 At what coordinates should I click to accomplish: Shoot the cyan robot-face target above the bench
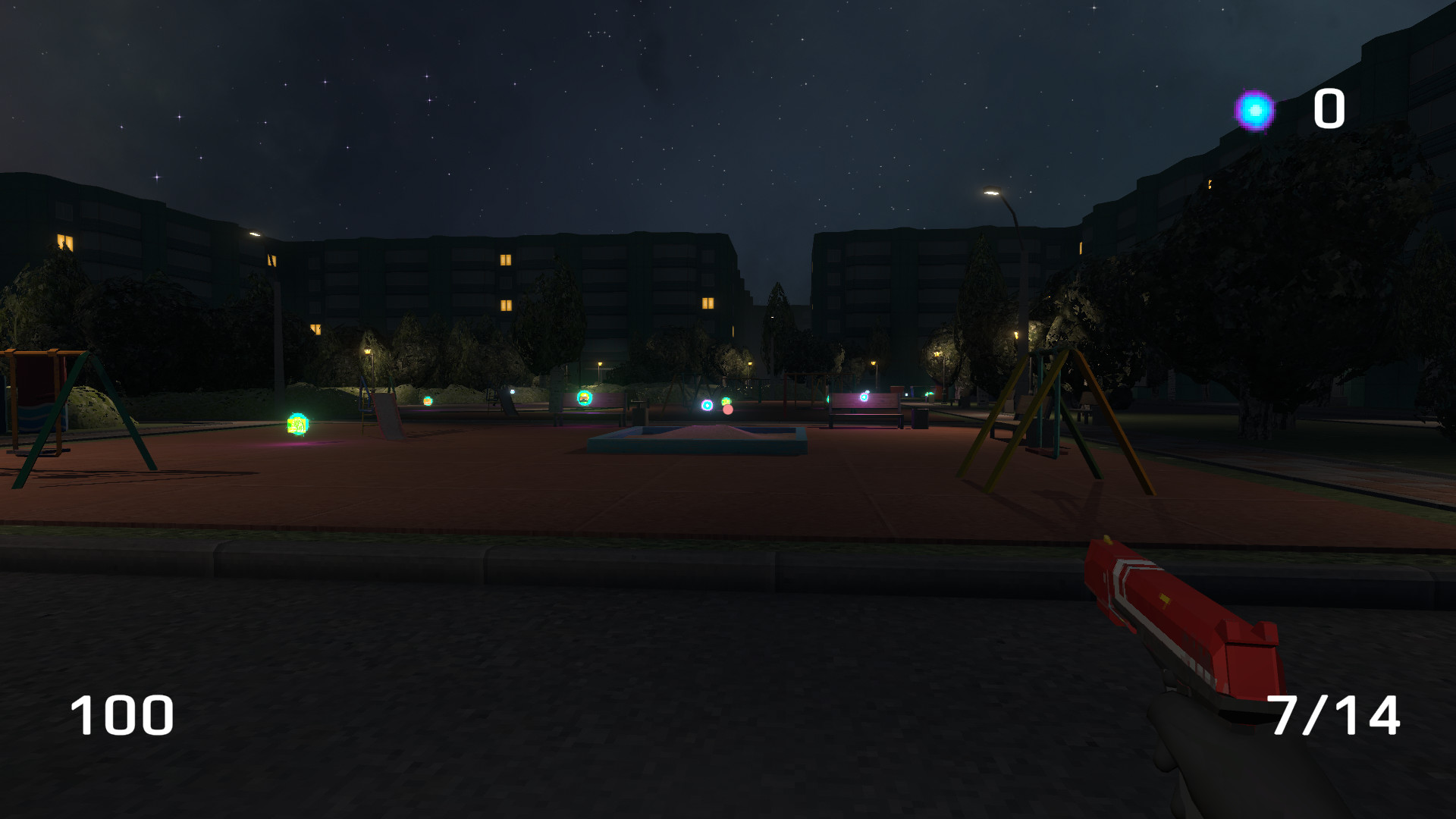click(x=585, y=397)
